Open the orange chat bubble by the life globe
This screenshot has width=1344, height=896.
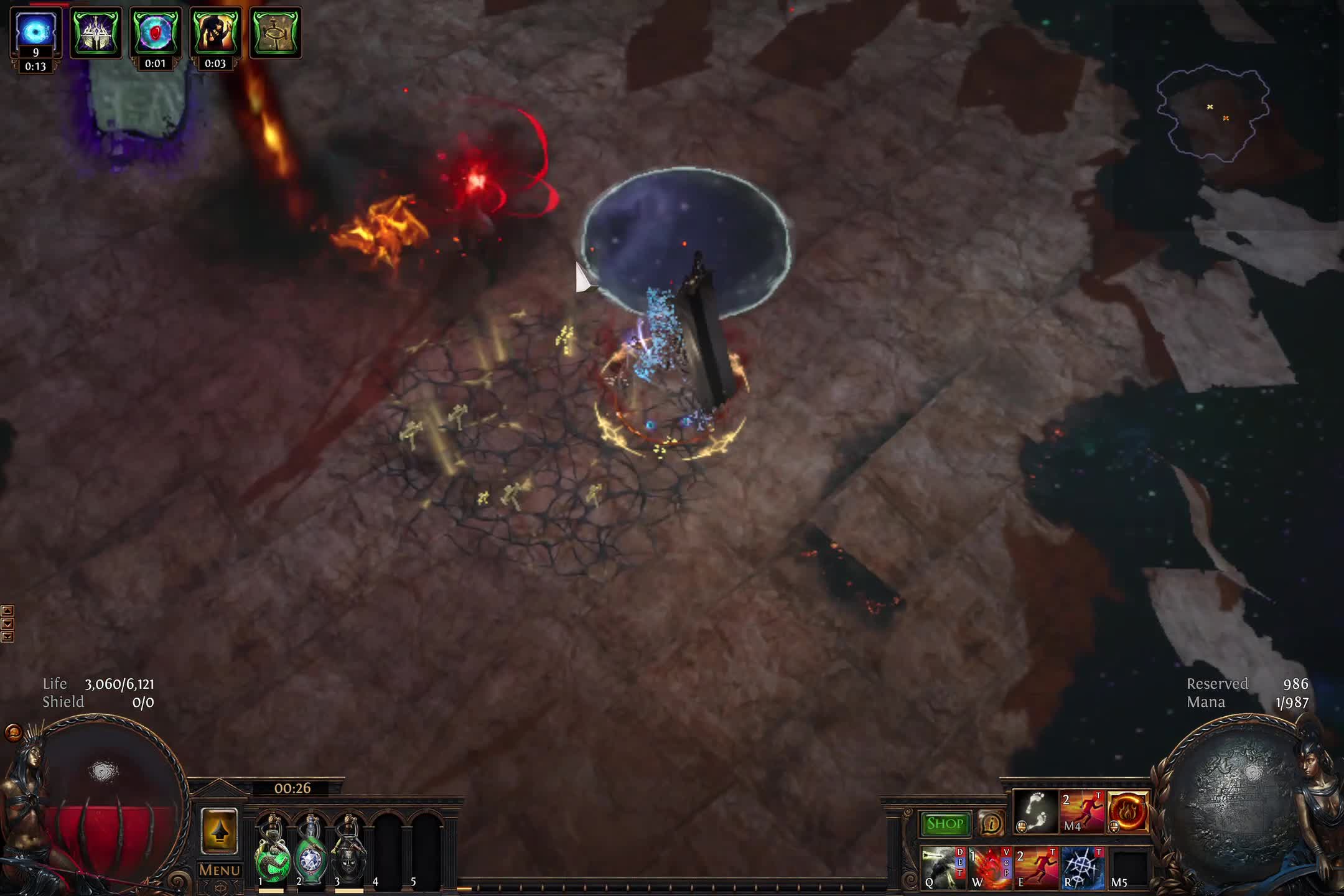(13, 732)
